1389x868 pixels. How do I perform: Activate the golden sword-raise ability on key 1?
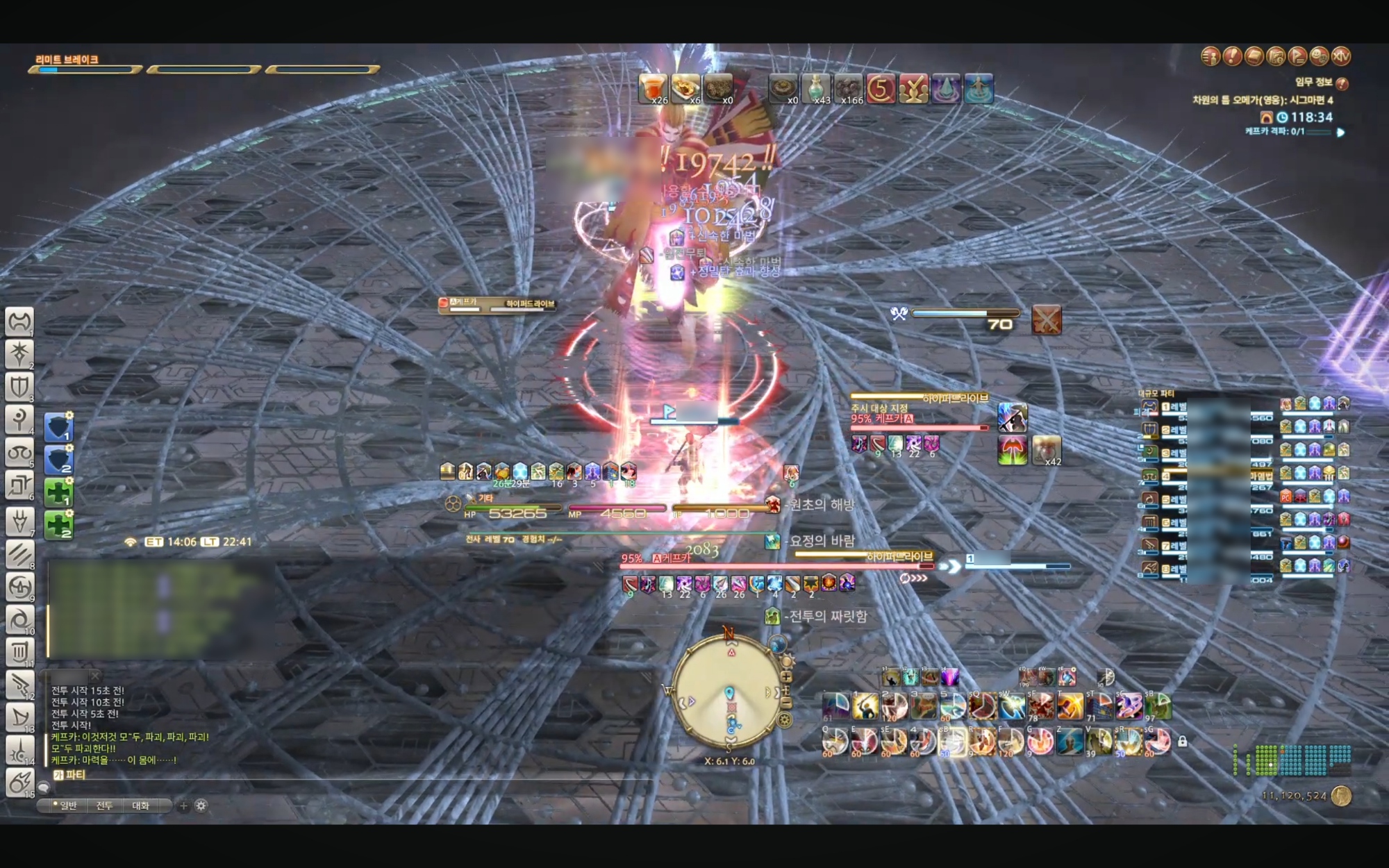(865, 707)
